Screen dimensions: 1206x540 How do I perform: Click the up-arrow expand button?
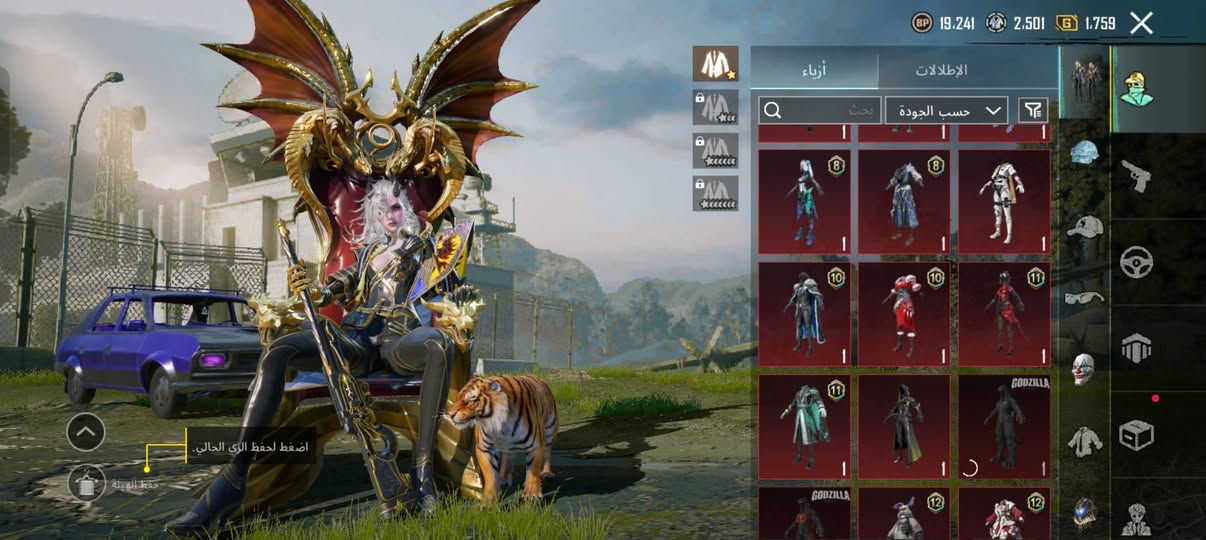[86, 432]
